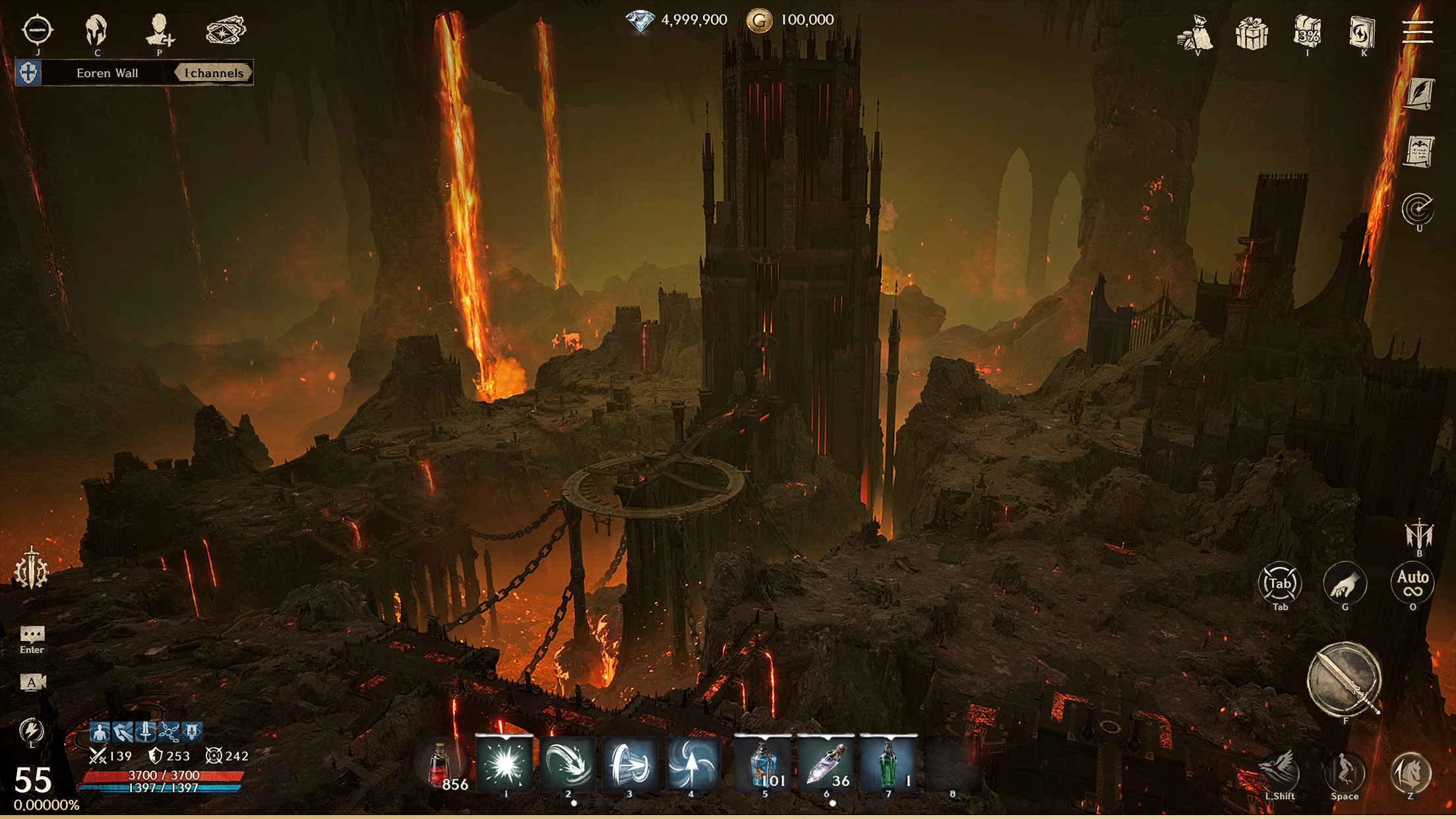Open the quill quest journal icon
The image size is (1456, 819).
pyautogui.click(x=1419, y=93)
